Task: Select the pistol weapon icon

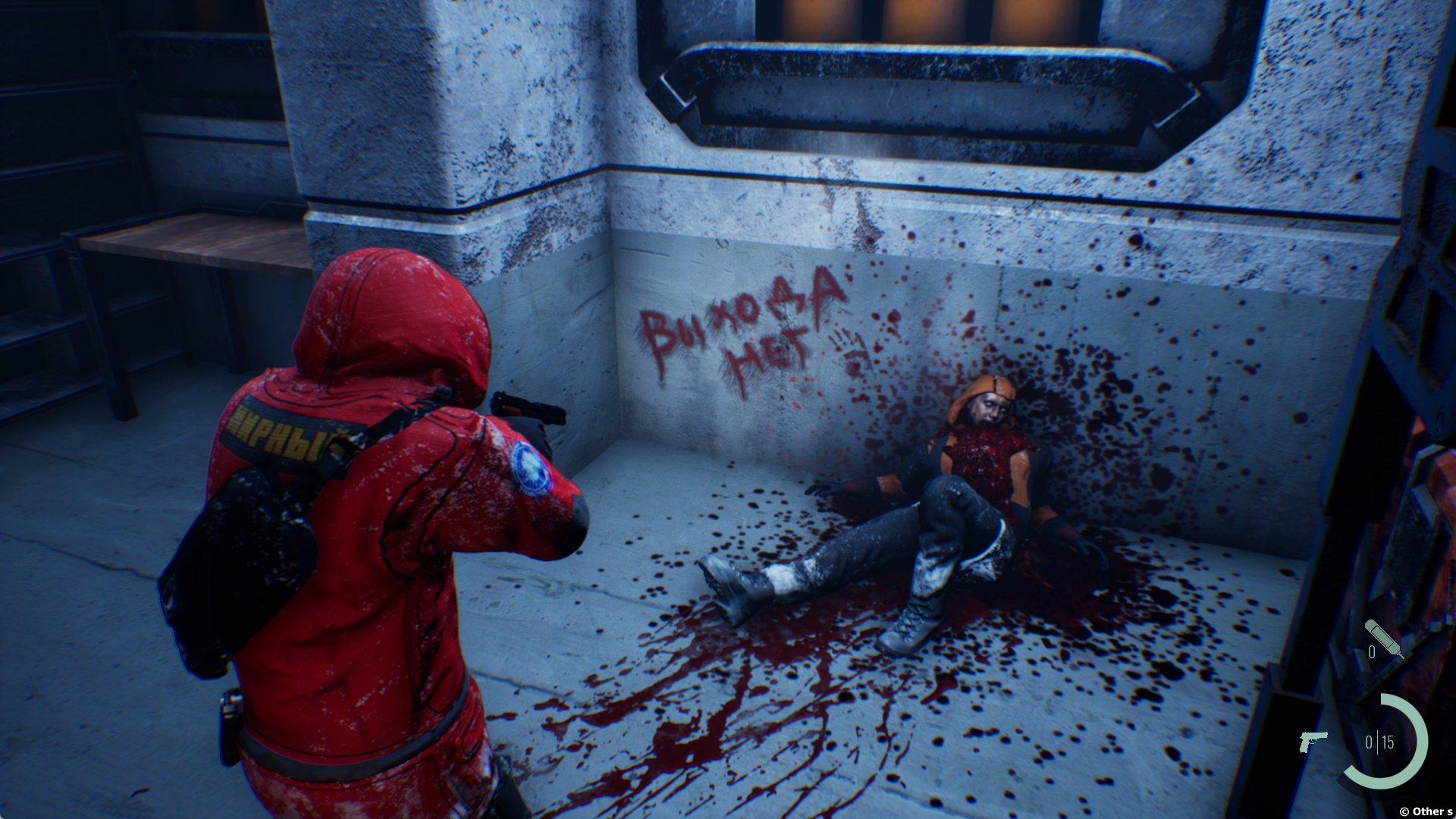Action: 1313,741
